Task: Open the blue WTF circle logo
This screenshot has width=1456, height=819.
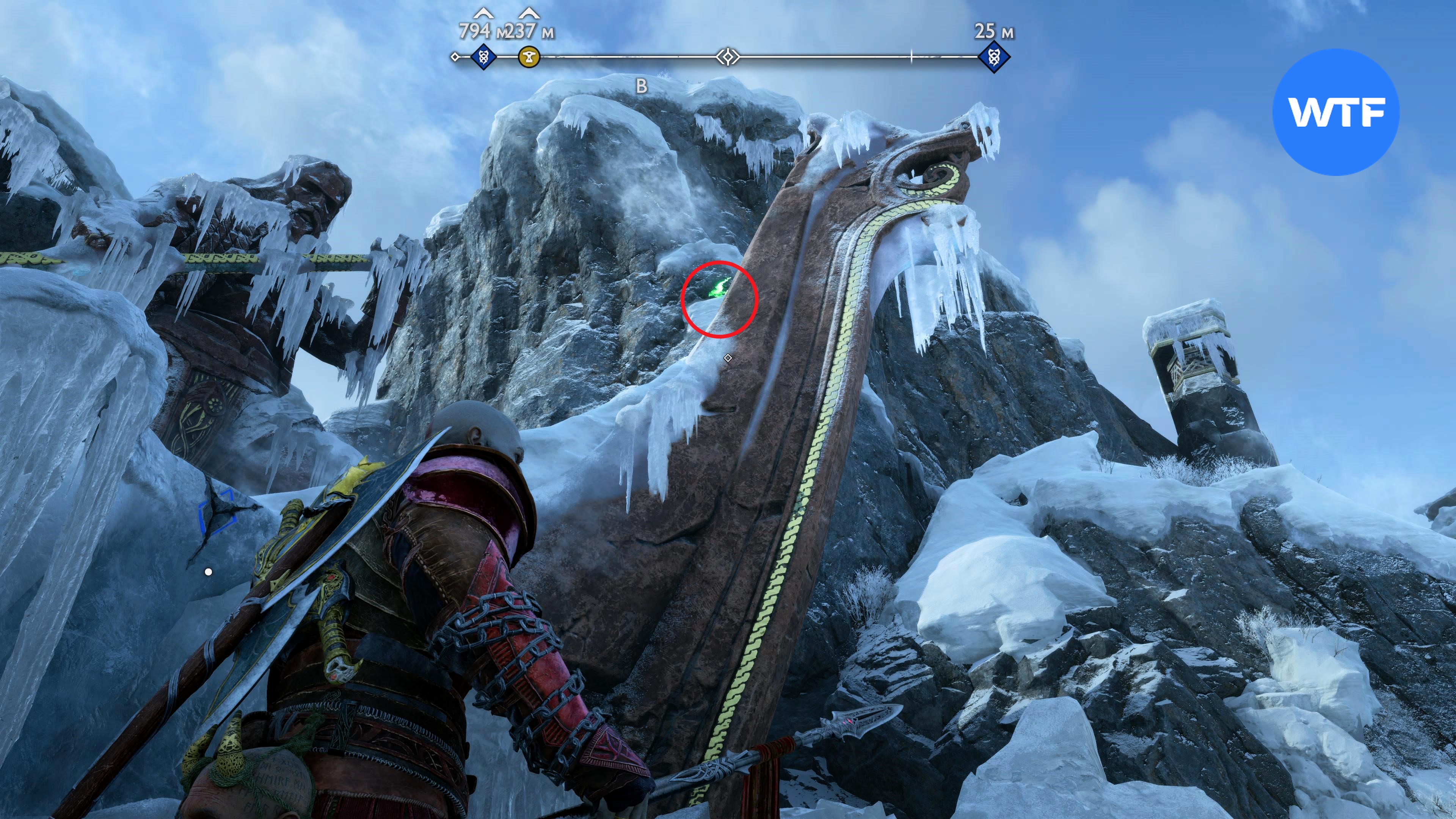Action: click(x=1335, y=112)
